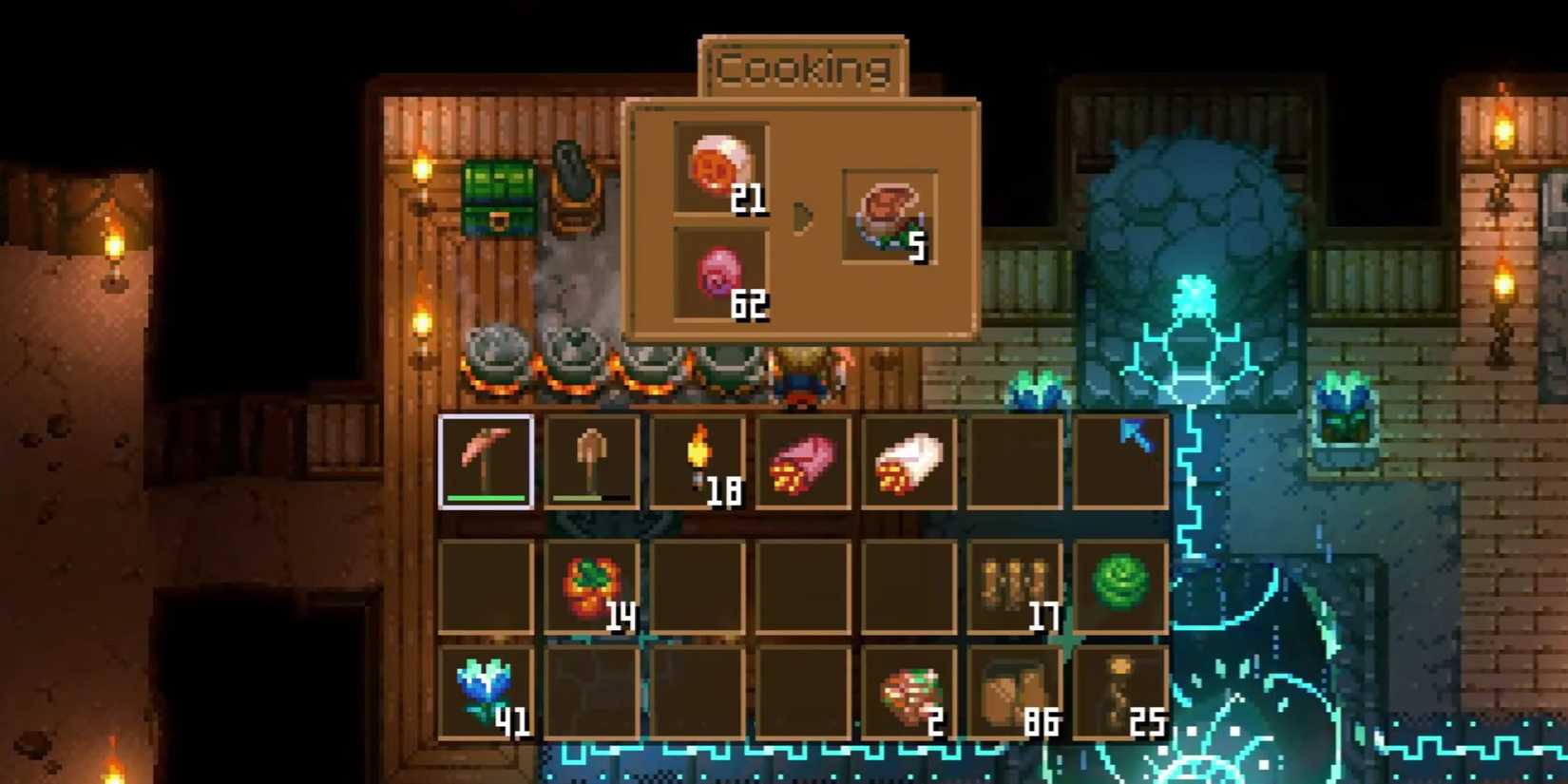Click the green leafy ball item
The width and height of the screenshot is (1568, 784).
tap(1119, 583)
